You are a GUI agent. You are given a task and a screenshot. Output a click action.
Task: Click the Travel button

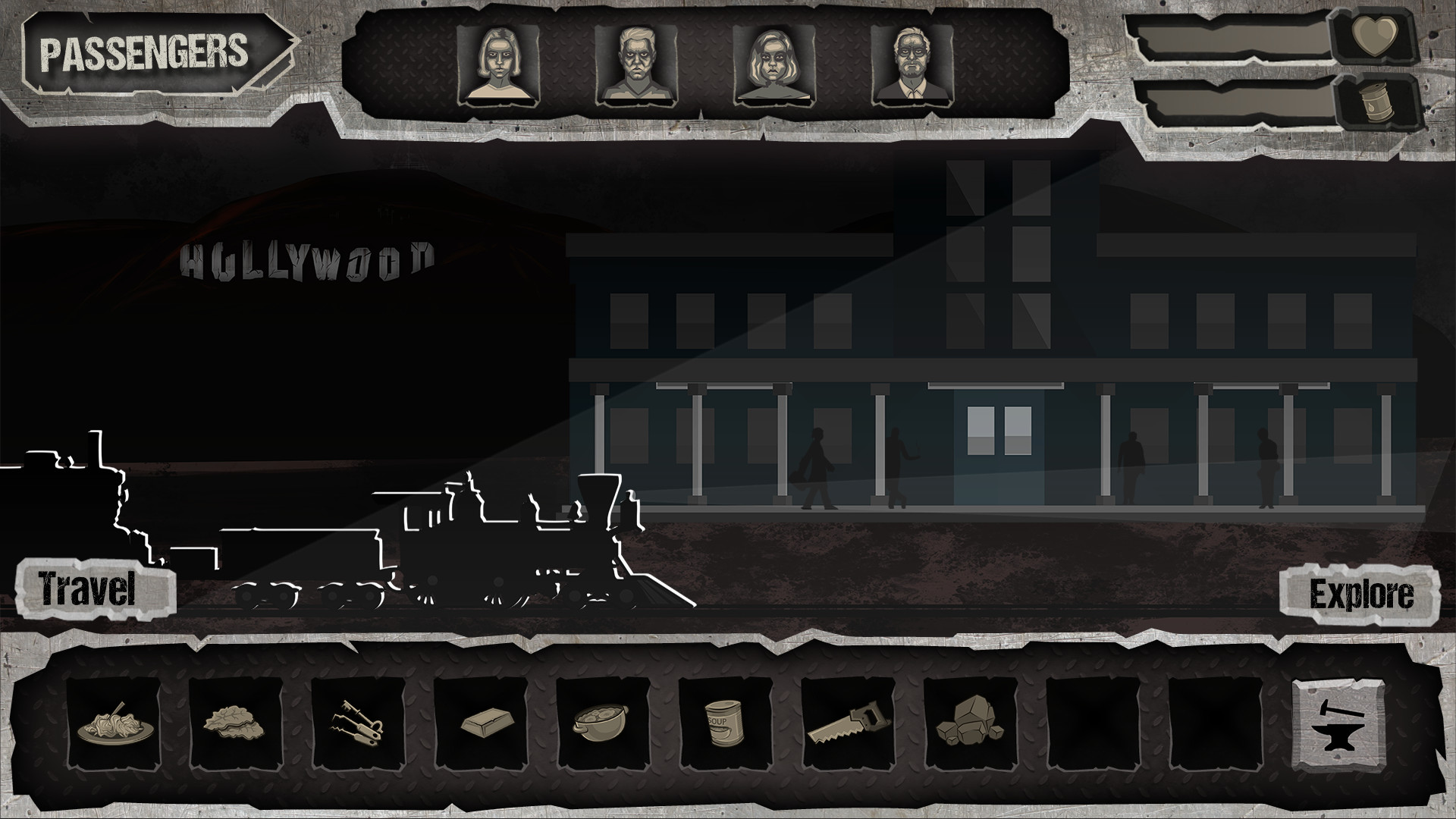[x=89, y=586]
